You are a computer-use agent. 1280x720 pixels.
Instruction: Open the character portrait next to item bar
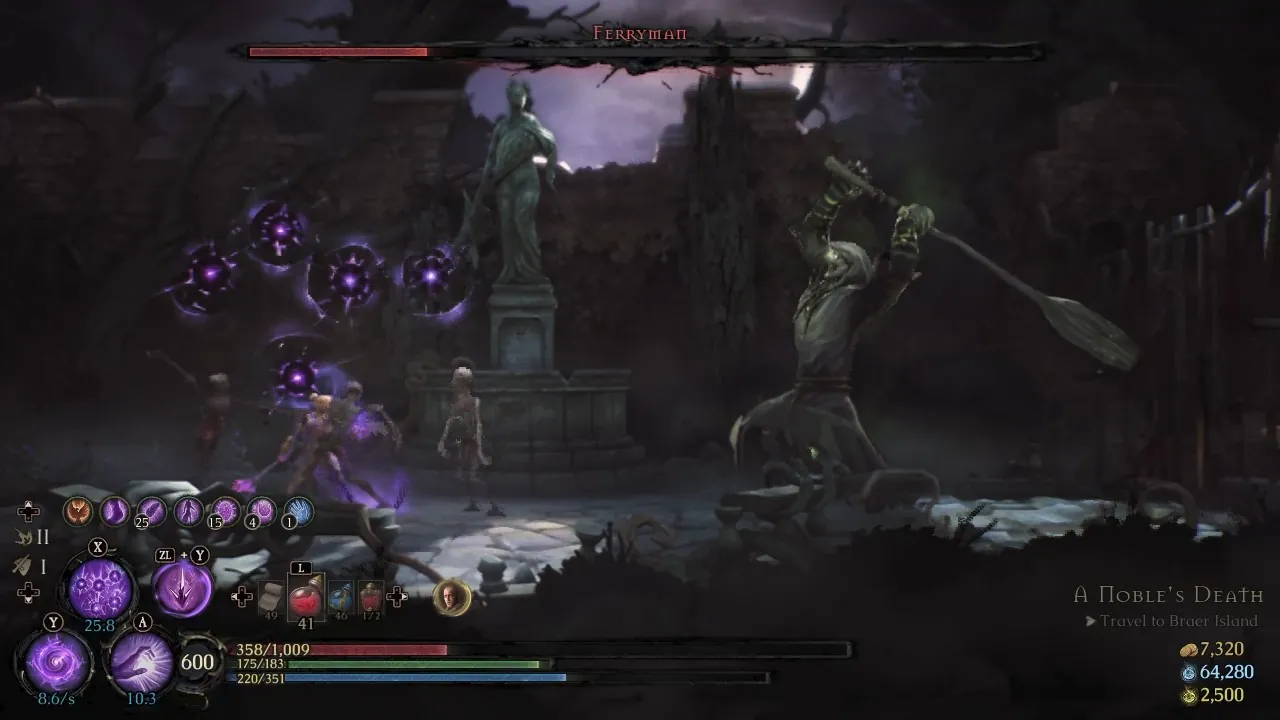(x=450, y=596)
